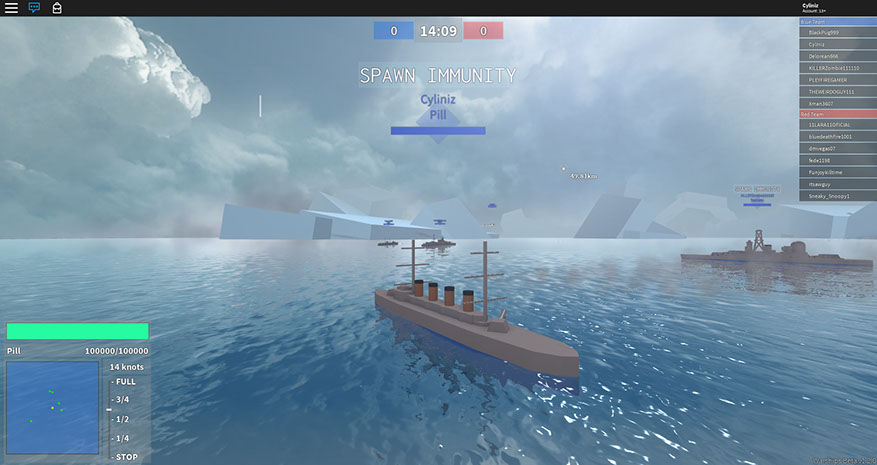Set throttle to 1/2 speed
Screen dimensions: 877x465
point(123,418)
